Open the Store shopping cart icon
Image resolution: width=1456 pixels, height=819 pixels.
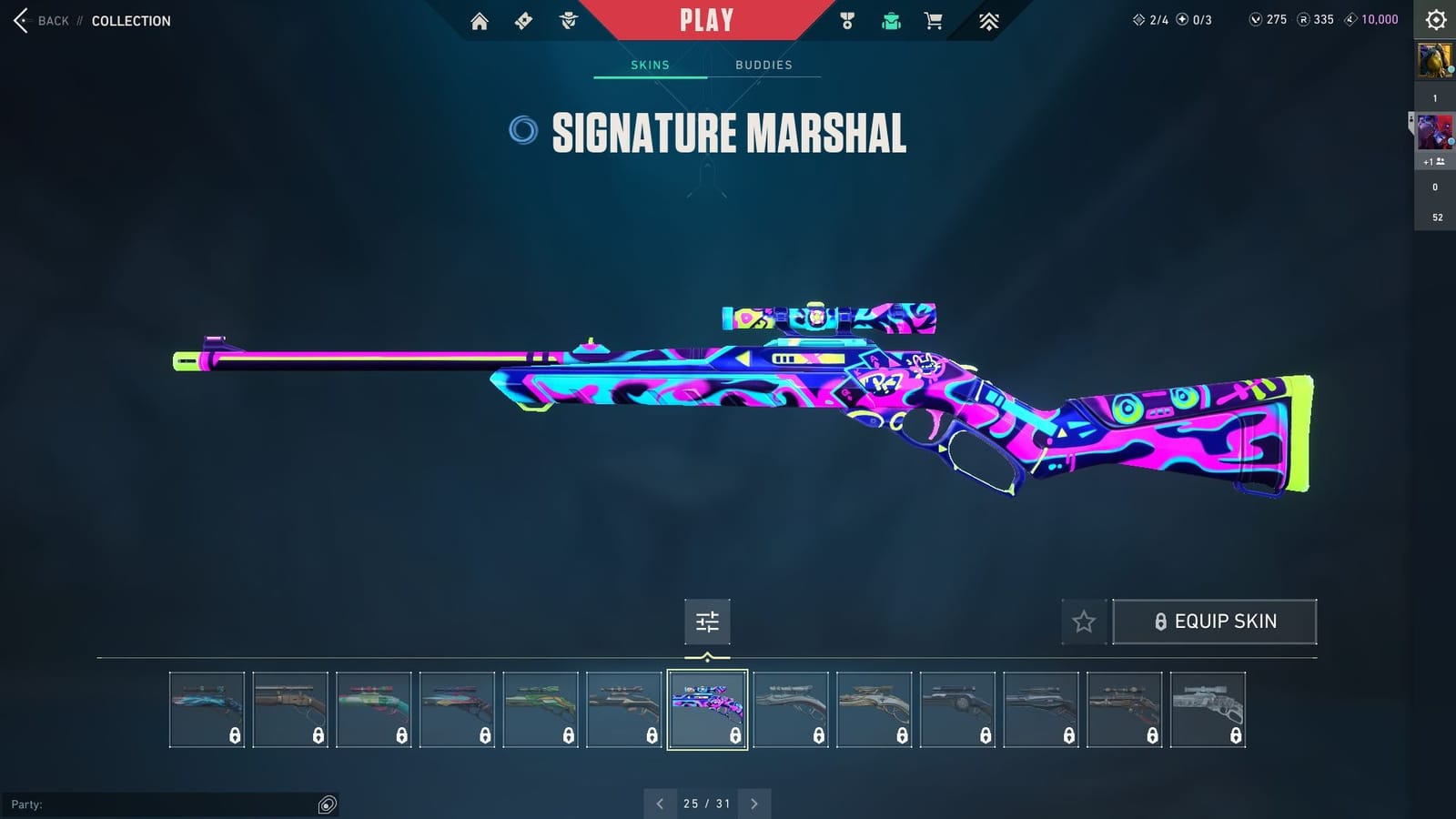934,19
